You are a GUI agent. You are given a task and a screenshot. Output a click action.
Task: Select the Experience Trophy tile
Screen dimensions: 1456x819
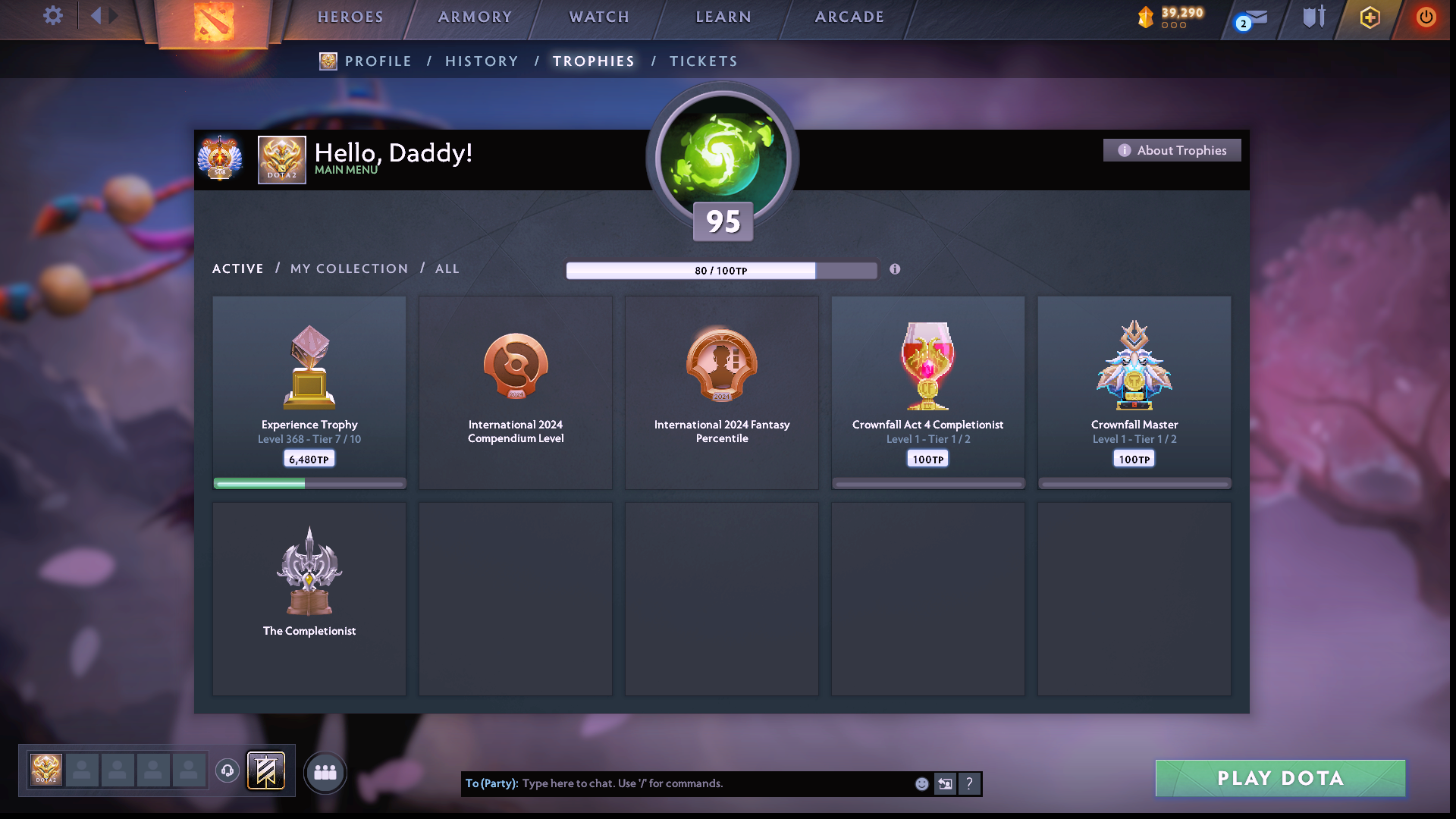pyautogui.click(x=309, y=392)
